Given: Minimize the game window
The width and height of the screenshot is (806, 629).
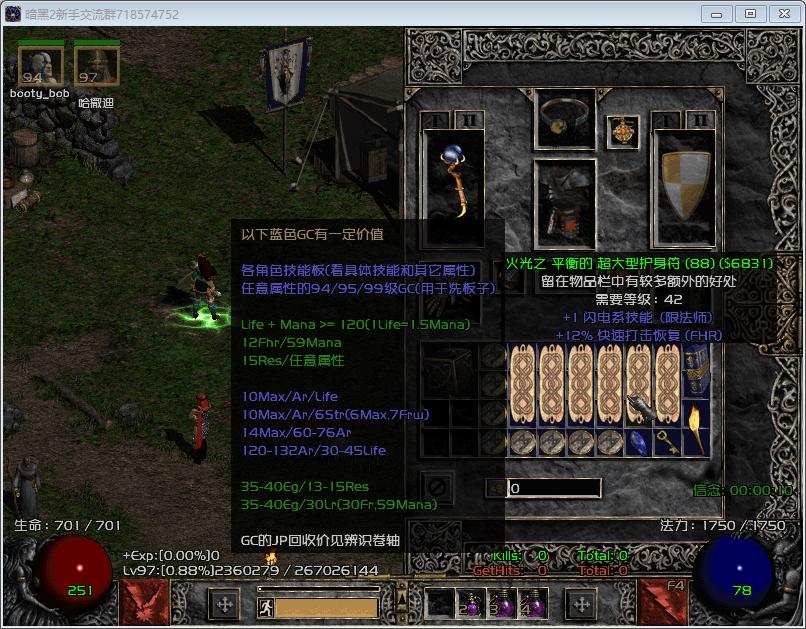Looking at the screenshot, I should [x=716, y=14].
